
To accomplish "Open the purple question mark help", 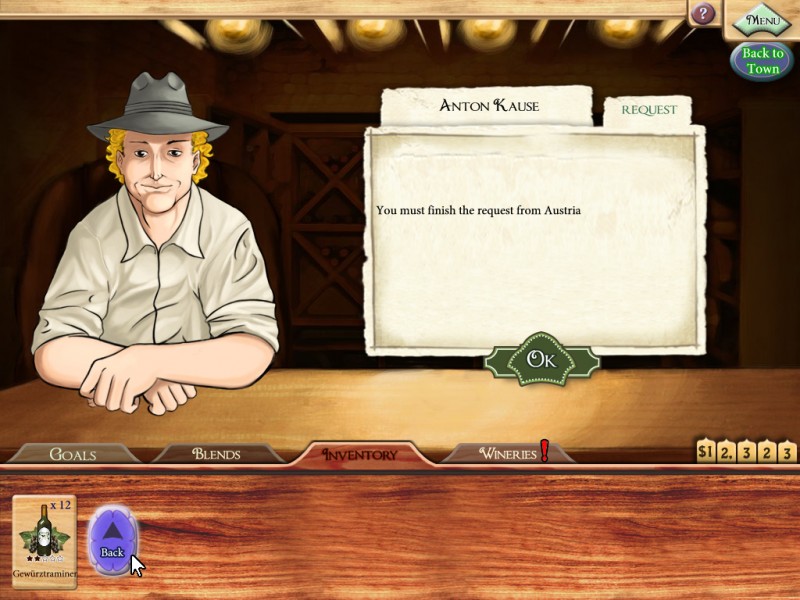I will [x=703, y=14].
